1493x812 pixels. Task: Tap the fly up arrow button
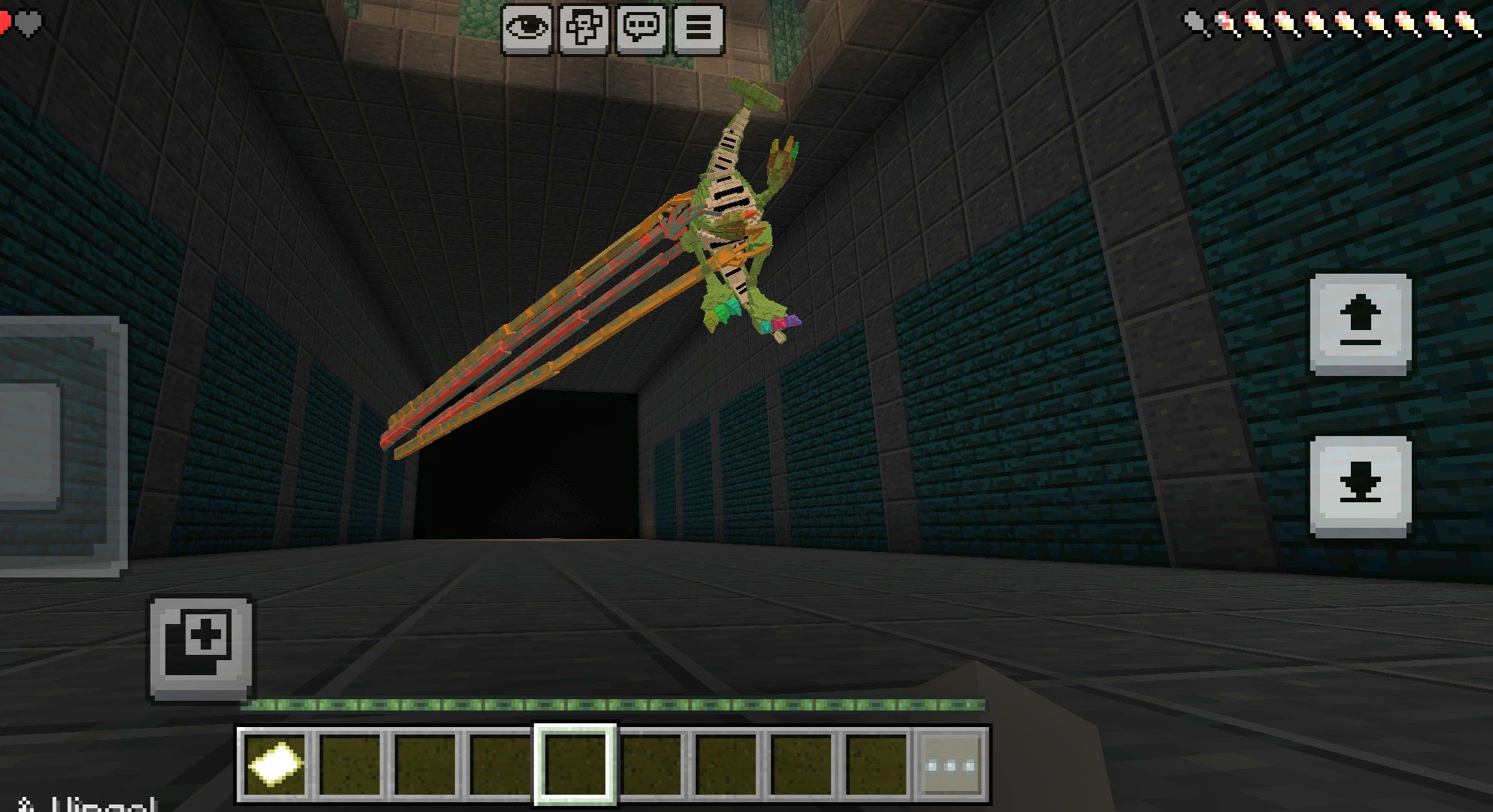[1360, 324]
